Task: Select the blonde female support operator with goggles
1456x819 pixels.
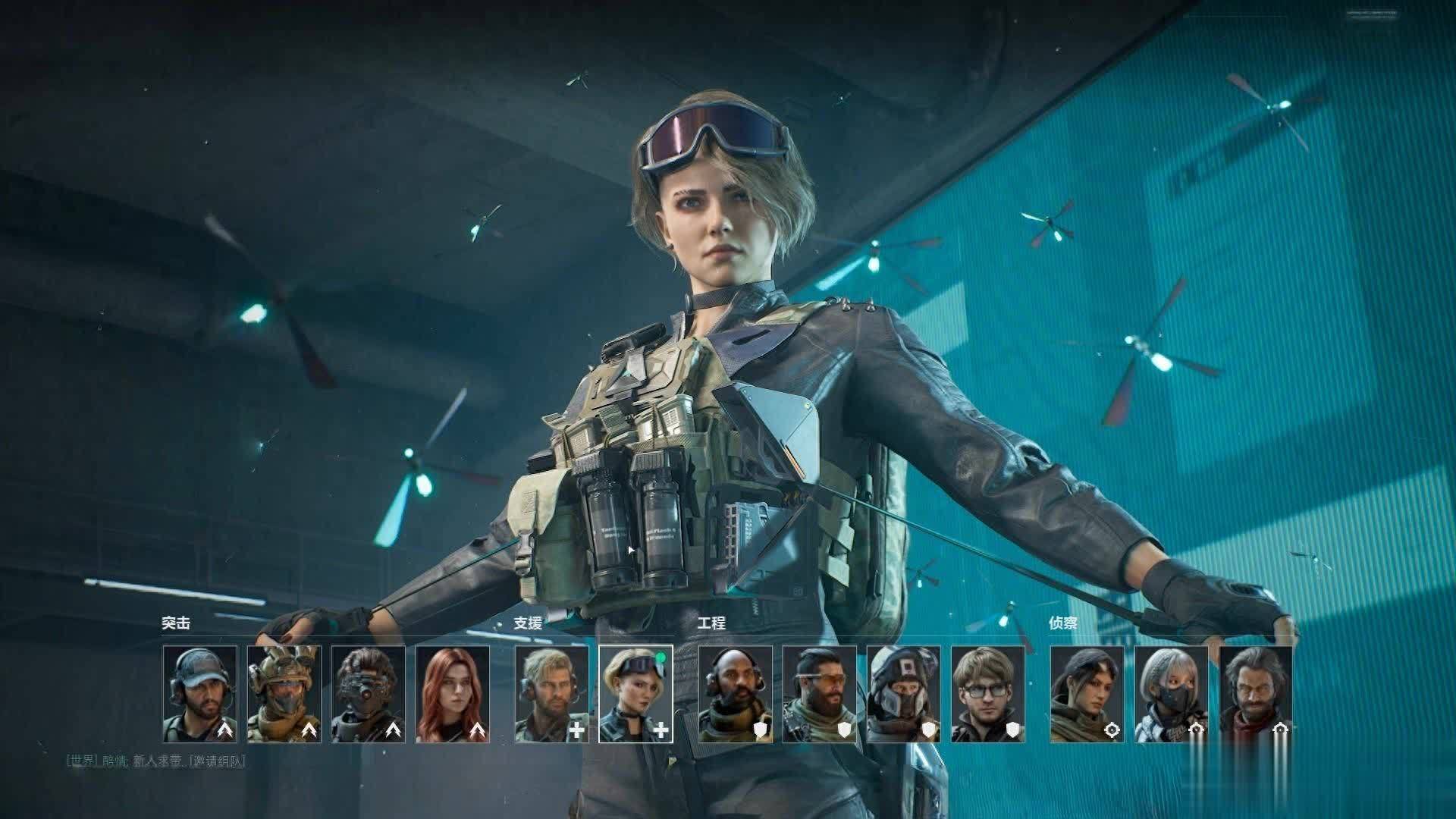Action: pyautogui.click(x=635, y=694)
